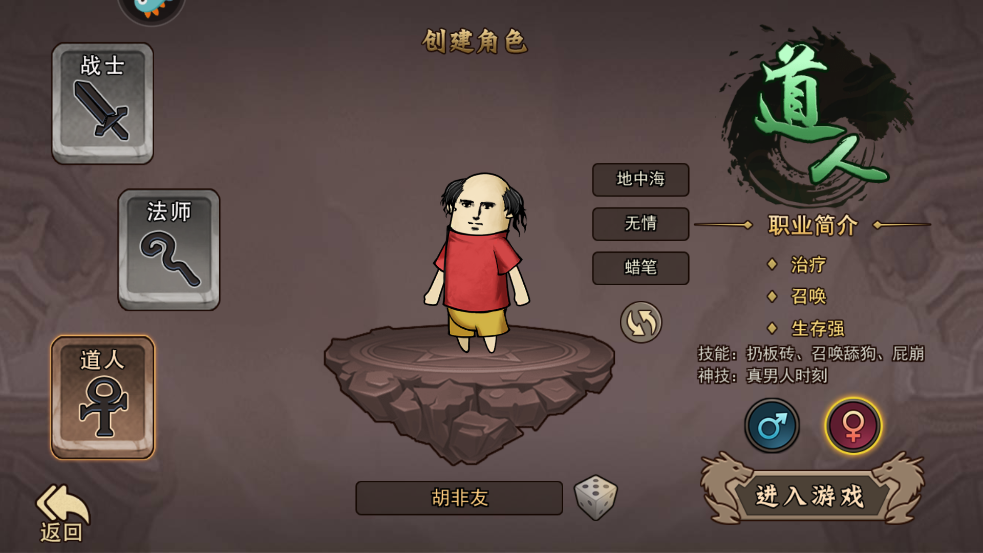Select the 战士 warrior class
The image size is (983, 553).
coord(103,103)
